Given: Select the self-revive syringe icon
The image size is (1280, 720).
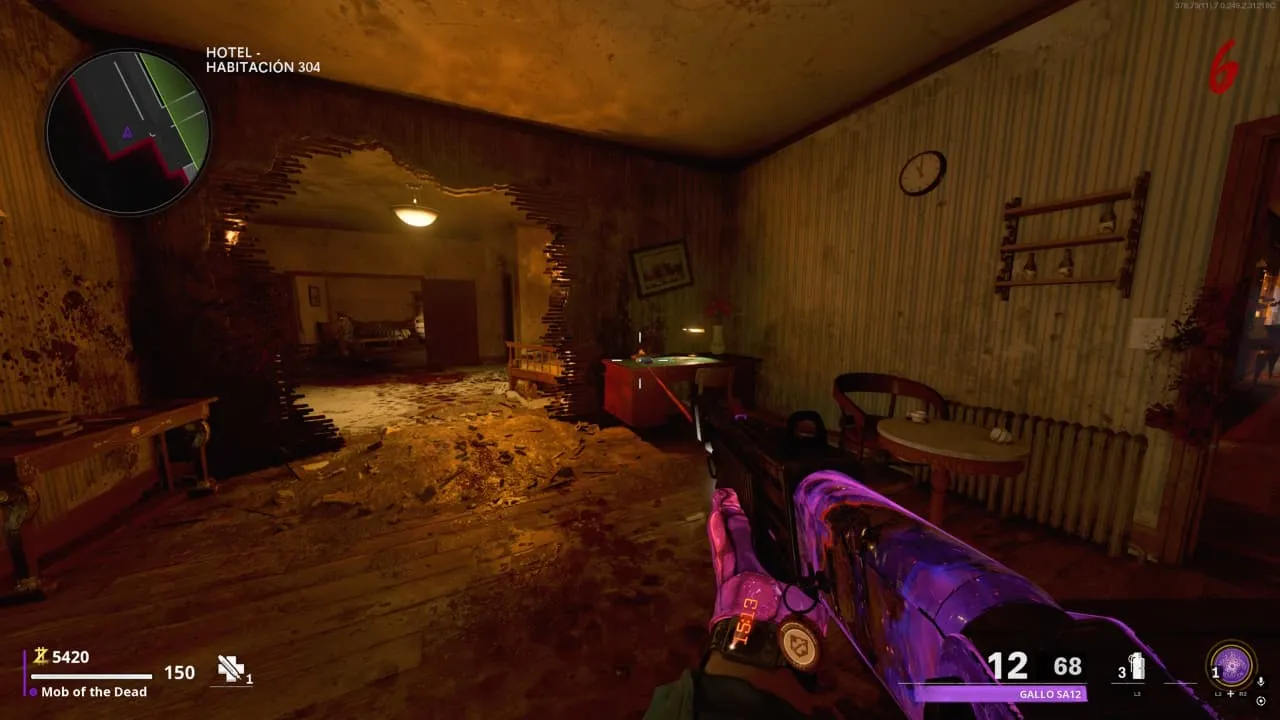Looking at the screenshot, I should tap(232, 670).
